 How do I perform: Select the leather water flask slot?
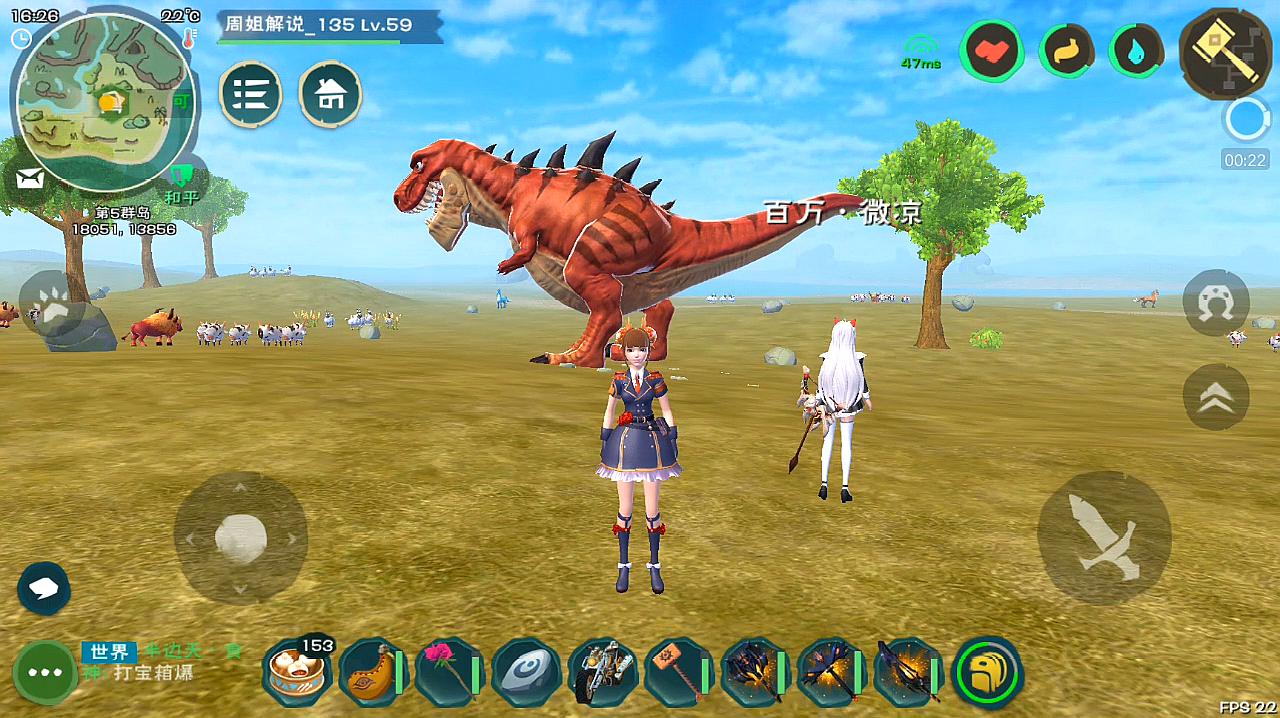(371, 671)
